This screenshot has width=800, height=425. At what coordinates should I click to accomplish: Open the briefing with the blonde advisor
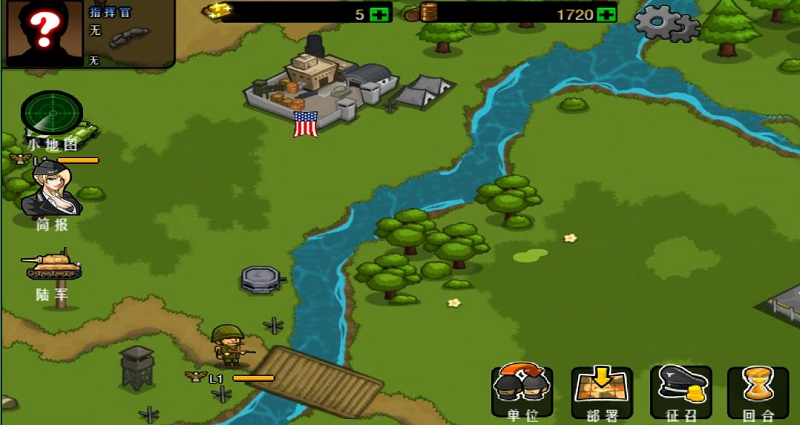[x=52, y=190]
